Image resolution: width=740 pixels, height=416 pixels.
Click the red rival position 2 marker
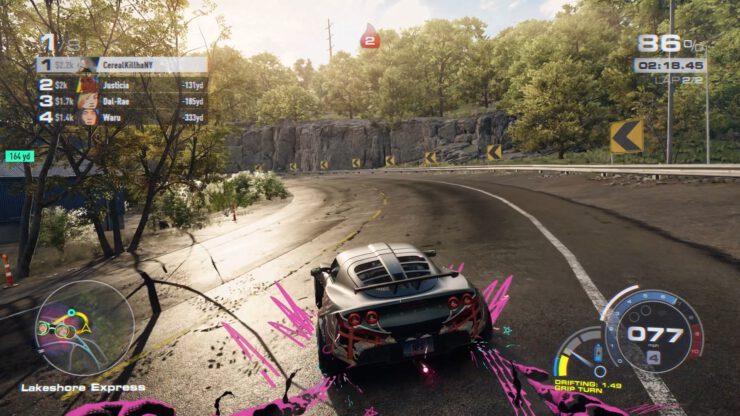pyautogui.click(x=370, y=39)
